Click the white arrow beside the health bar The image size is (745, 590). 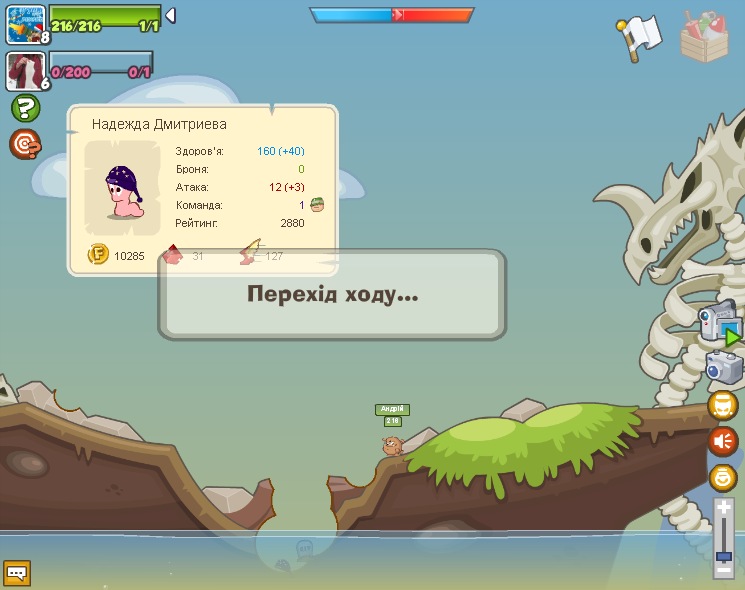tap(171, 15)
